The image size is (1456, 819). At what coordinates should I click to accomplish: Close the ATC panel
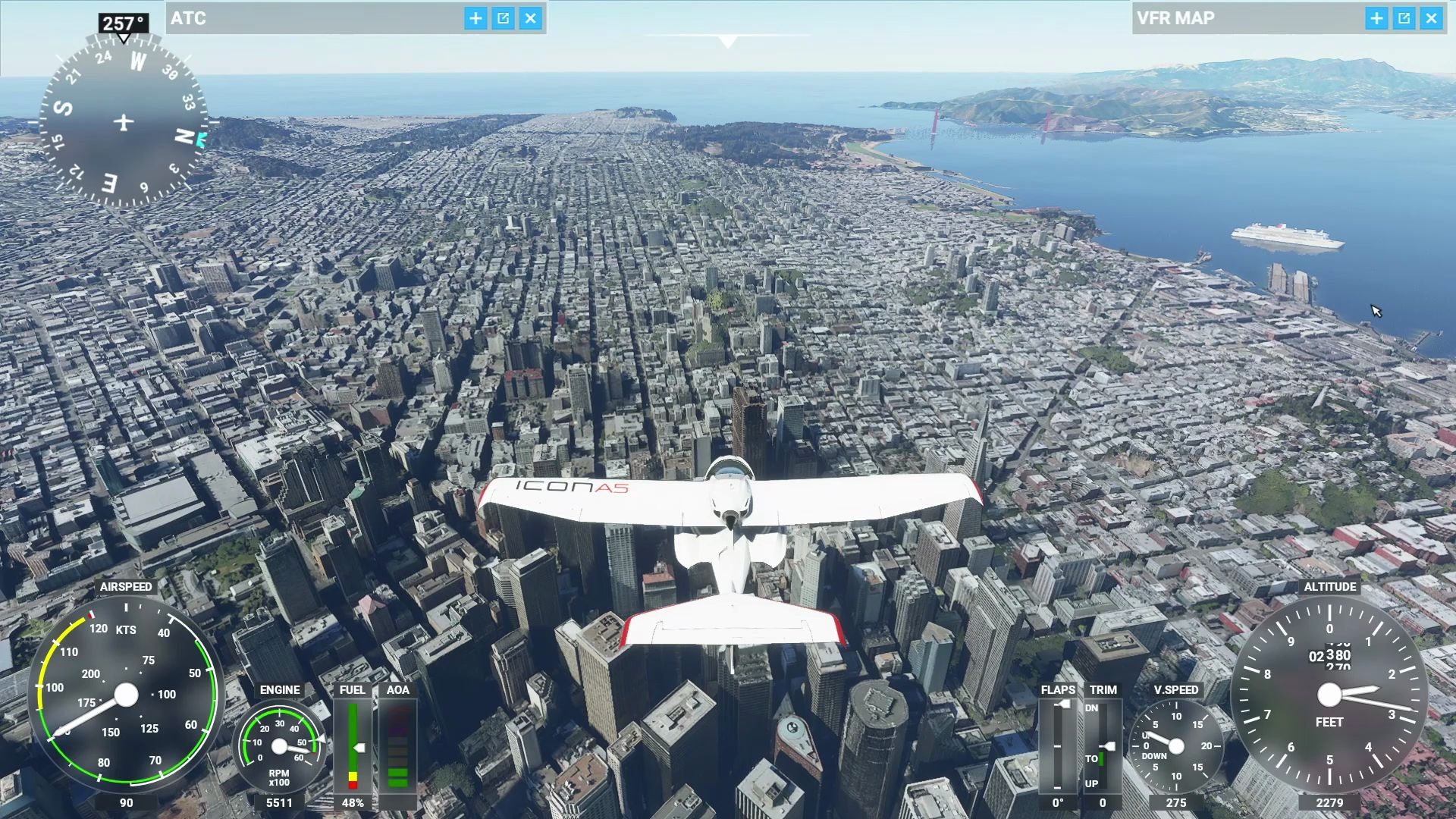(531, 18)
